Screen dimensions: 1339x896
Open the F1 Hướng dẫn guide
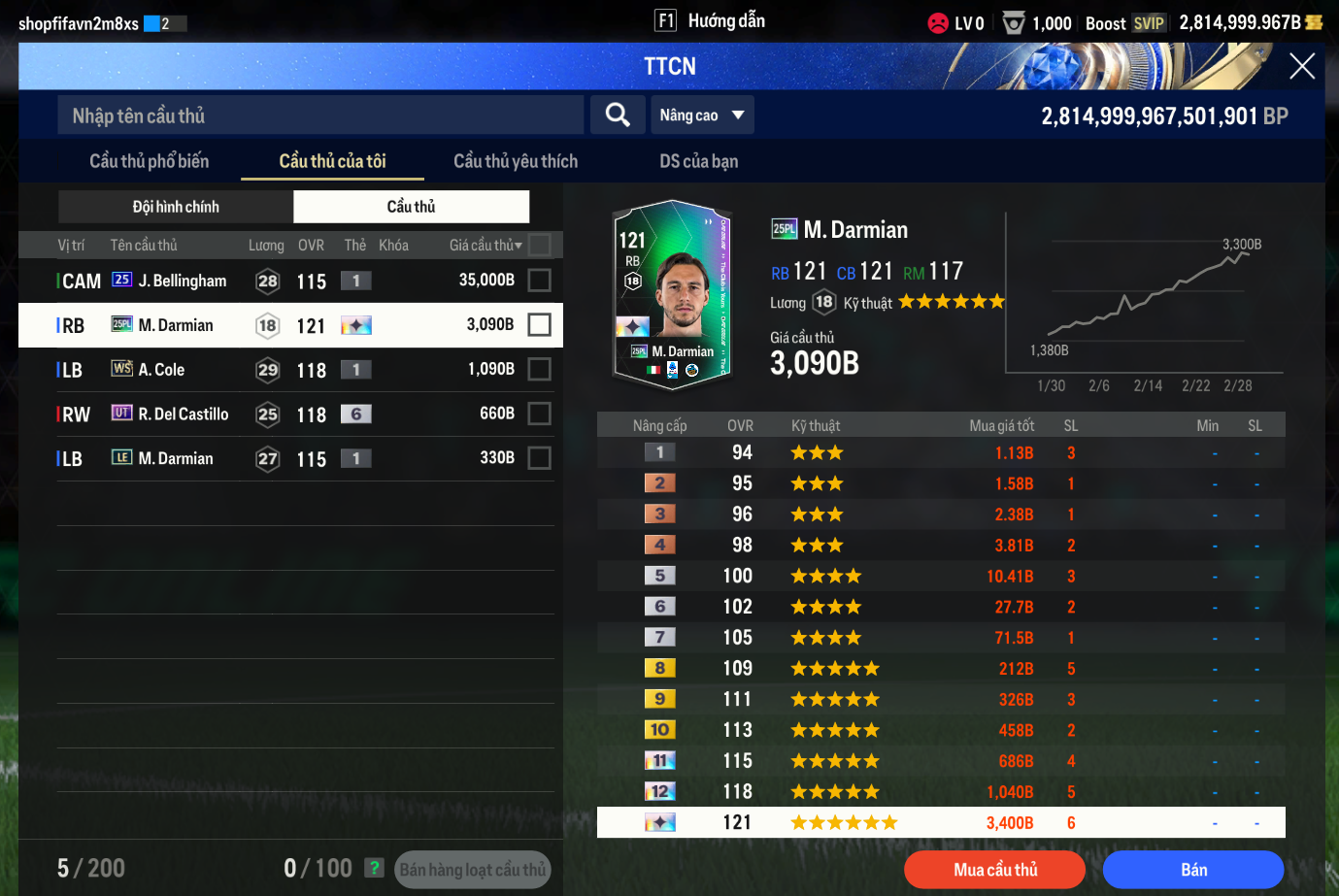710,21
